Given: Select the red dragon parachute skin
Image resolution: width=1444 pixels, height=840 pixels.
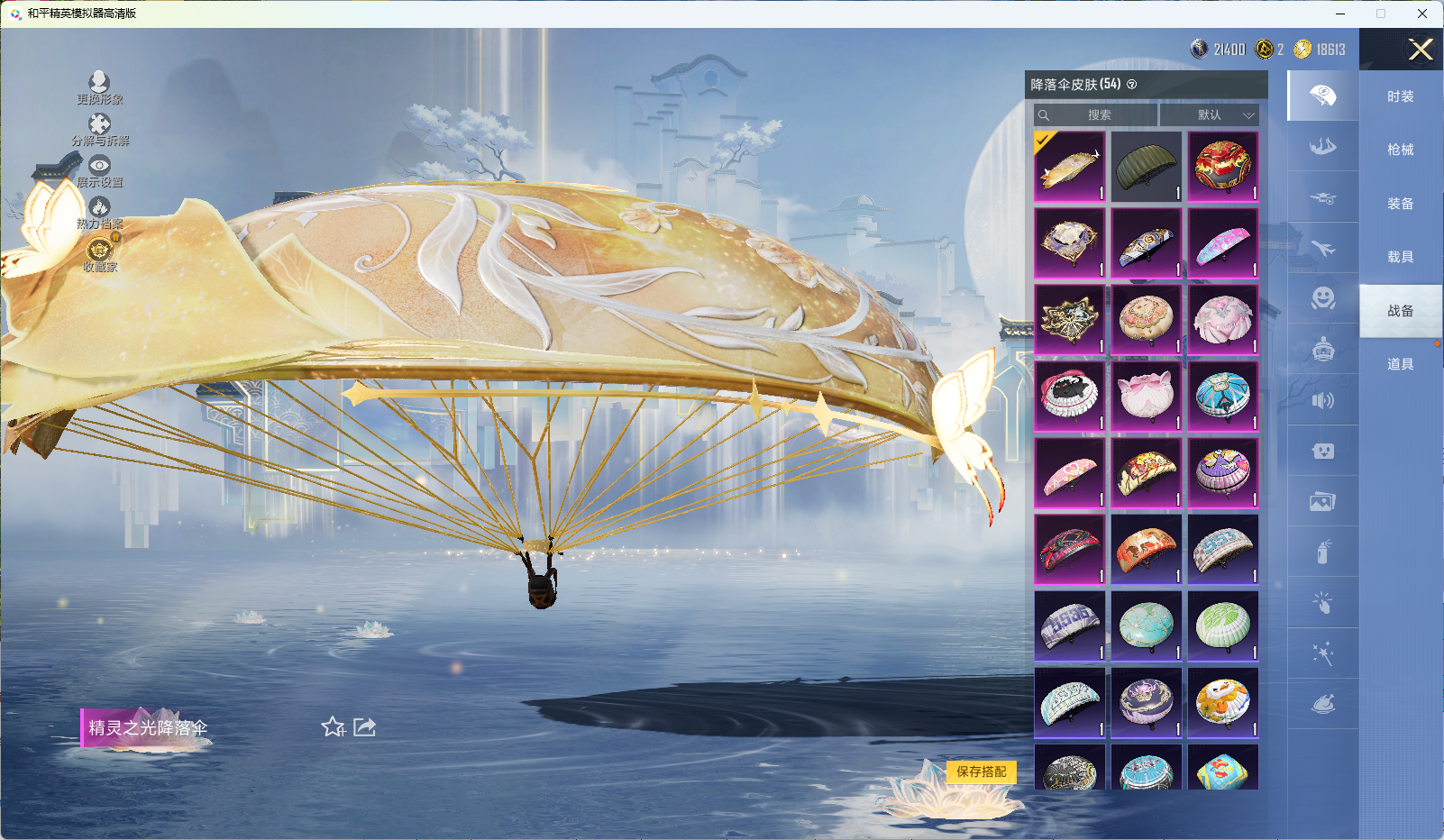Looking at the screenshot, I should [x=1222, y=167].
